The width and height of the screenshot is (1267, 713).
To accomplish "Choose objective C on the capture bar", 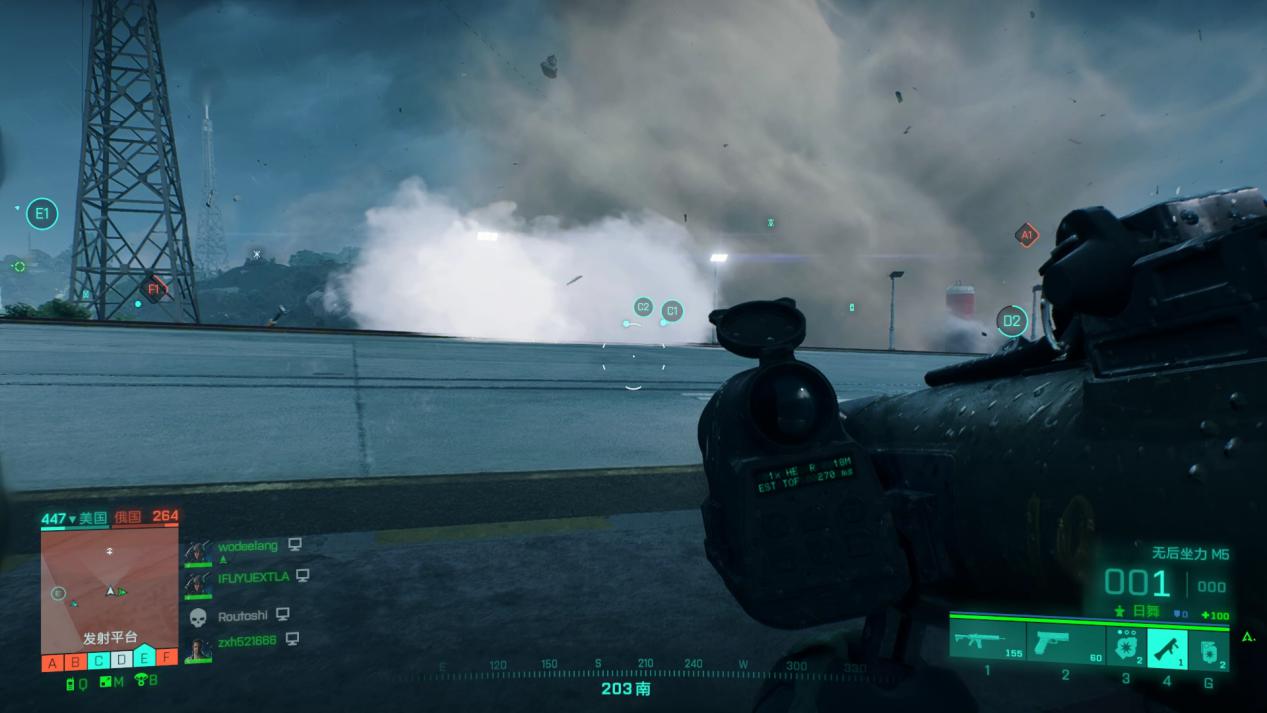I will tap(99, 661).
